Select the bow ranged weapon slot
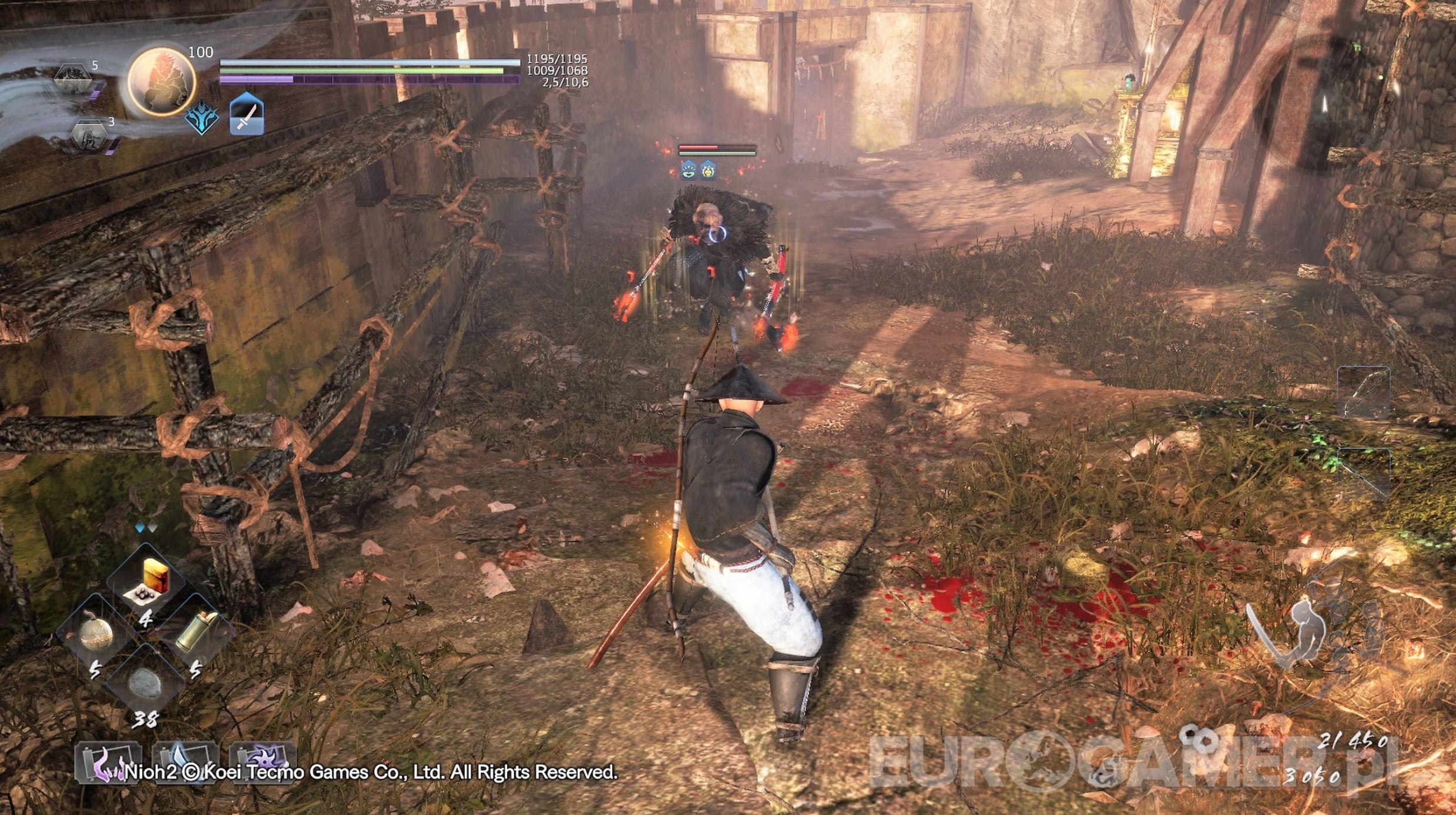The height and width of the screenshot is (815, 1456). pyautogui.click(x=1363, y=393)
